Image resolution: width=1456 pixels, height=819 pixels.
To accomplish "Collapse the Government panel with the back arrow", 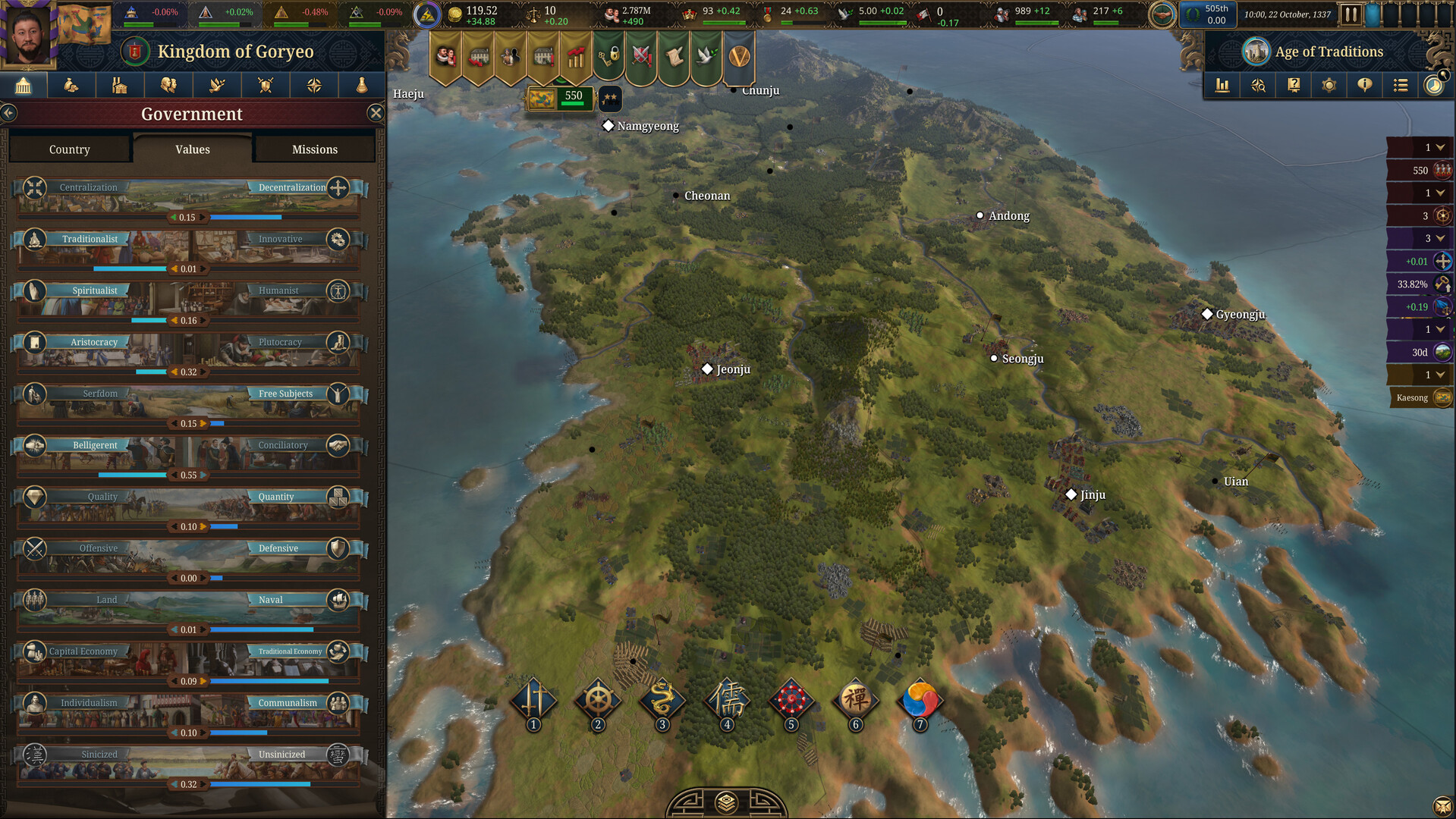I will click(x=9, y=113).
